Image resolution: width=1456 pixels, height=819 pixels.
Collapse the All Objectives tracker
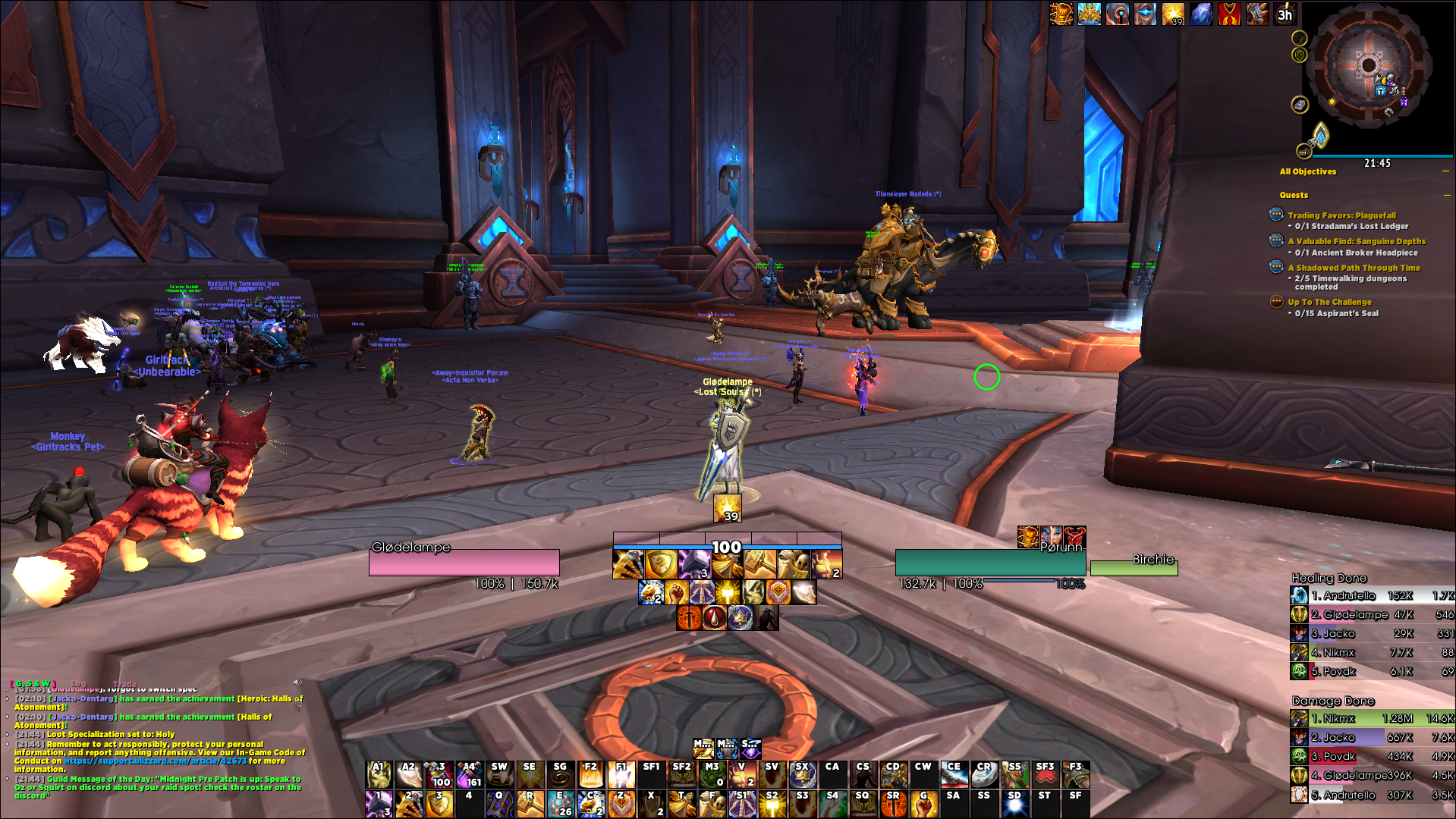point(1445,171)
